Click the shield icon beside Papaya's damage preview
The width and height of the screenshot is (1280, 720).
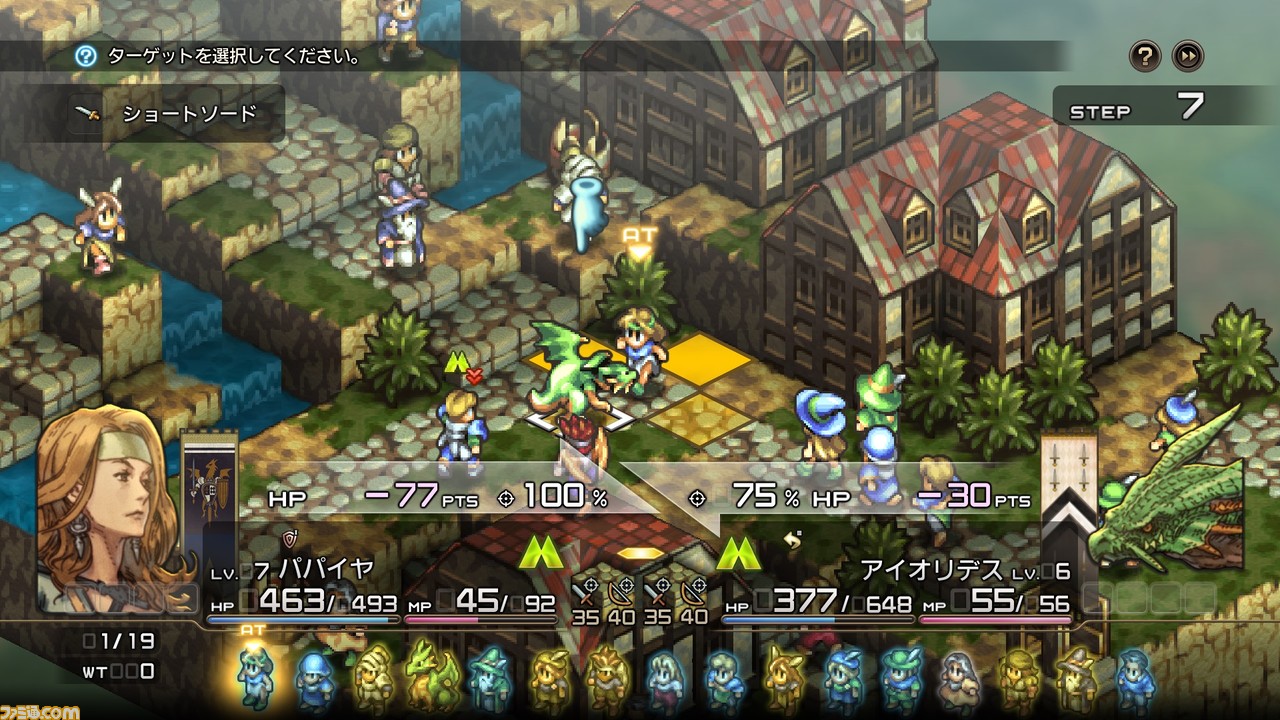(290, 538)
